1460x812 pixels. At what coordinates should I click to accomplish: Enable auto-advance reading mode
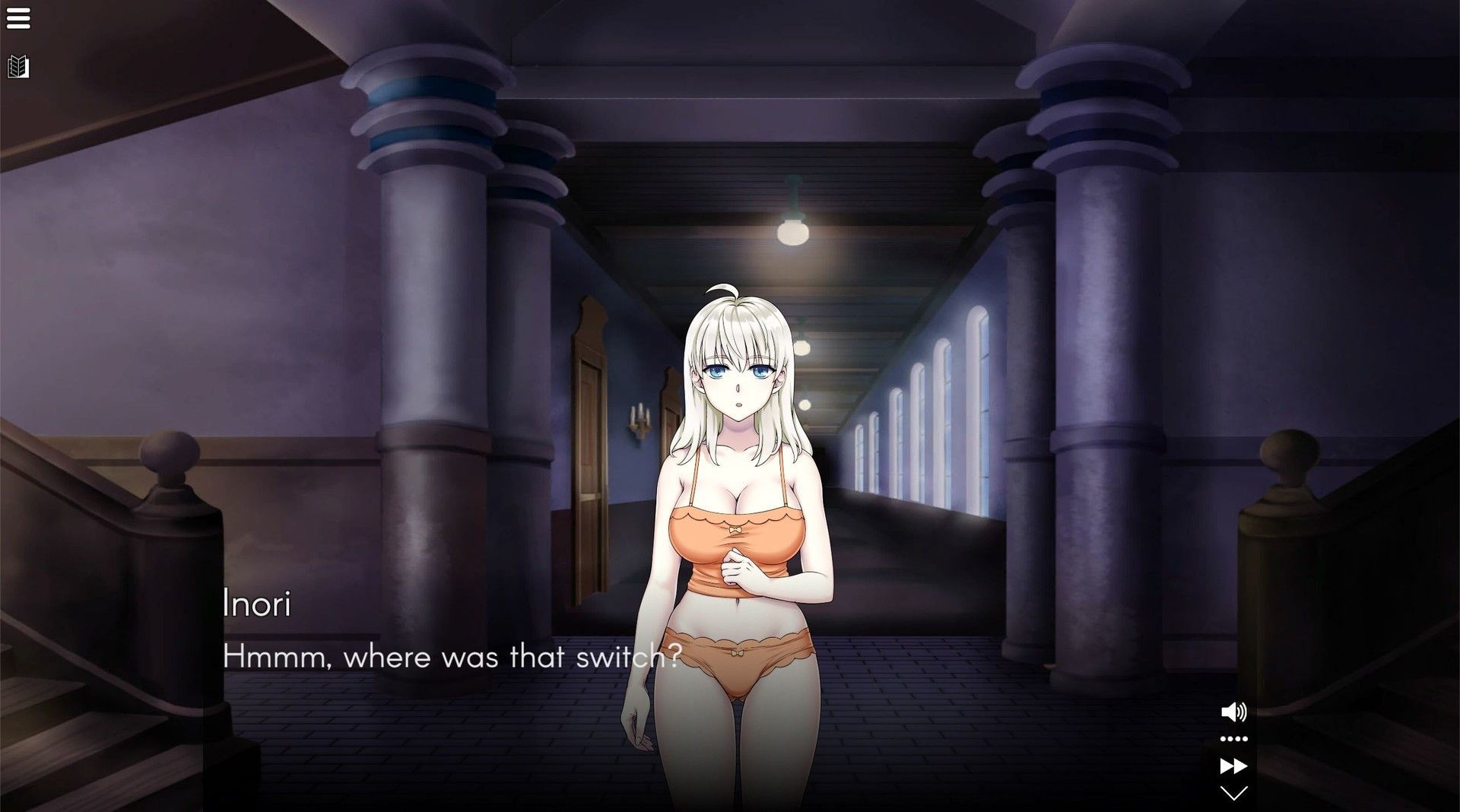pos(1236,738)
